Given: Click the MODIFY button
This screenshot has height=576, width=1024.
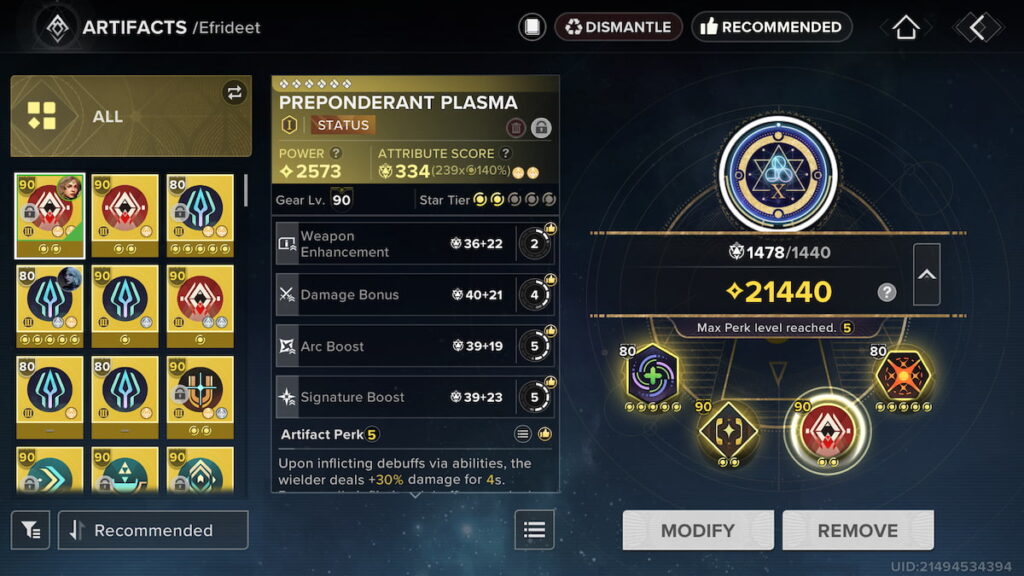Looking at the screenshot, I should click(698, 530).
